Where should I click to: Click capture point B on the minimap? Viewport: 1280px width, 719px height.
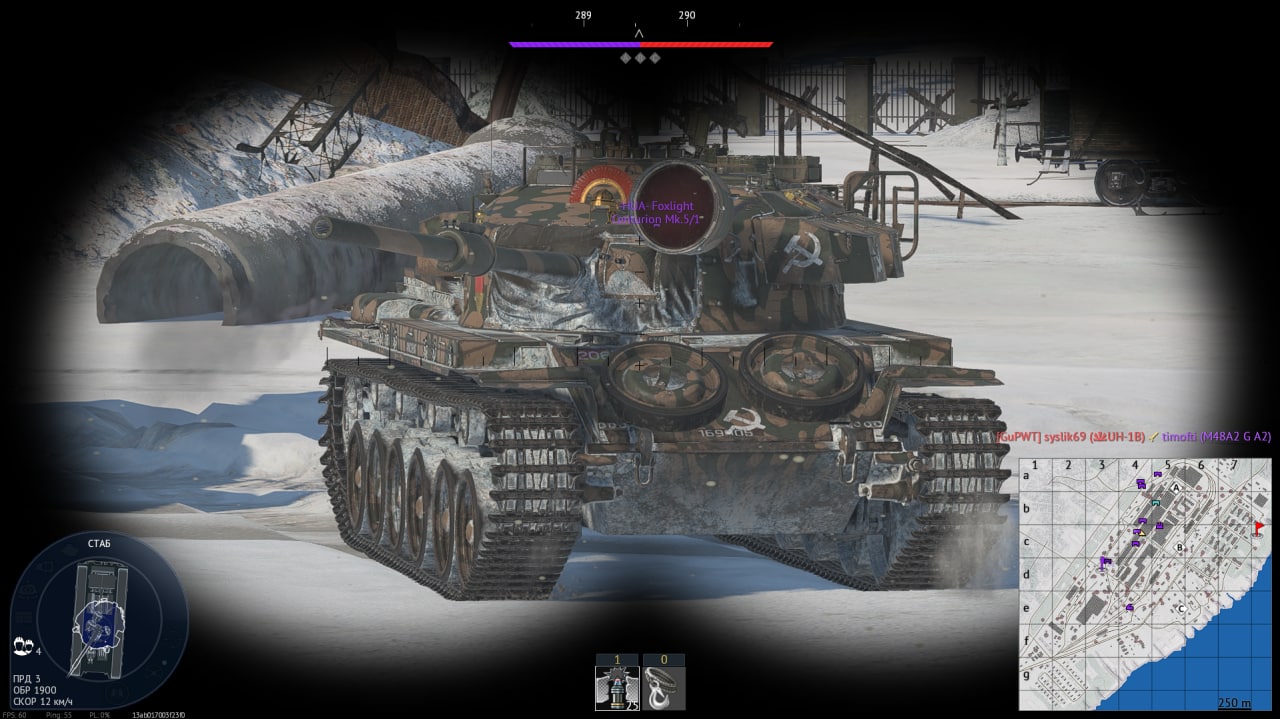tap(1180, 547)
